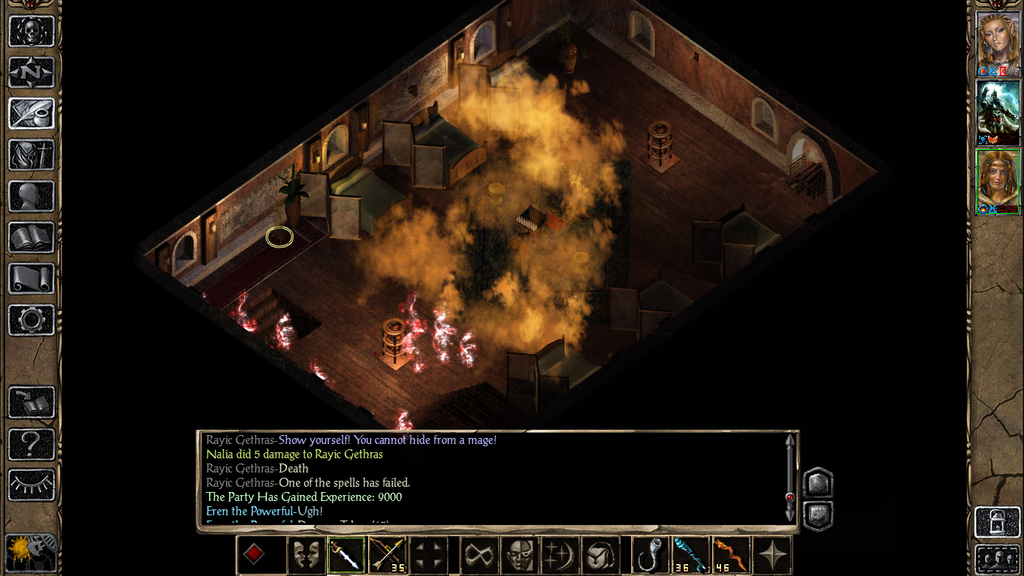This screenshot has height=576, width=1024.
Task: Select the green-highlighted third portrait
Action: pyautogui.click(x=997, y=180)
